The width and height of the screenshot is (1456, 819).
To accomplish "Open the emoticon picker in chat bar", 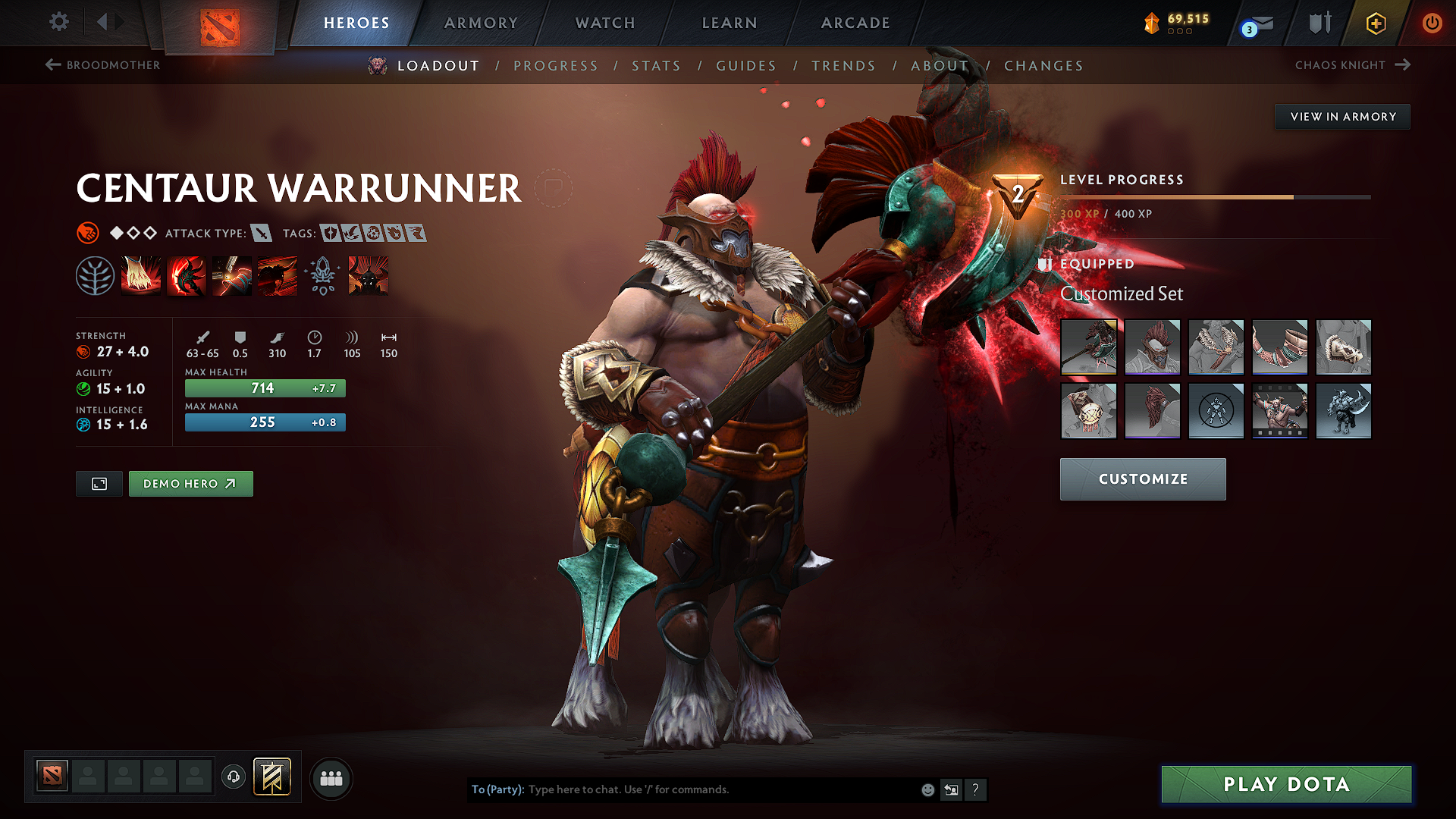I will [x=927, y=789].
